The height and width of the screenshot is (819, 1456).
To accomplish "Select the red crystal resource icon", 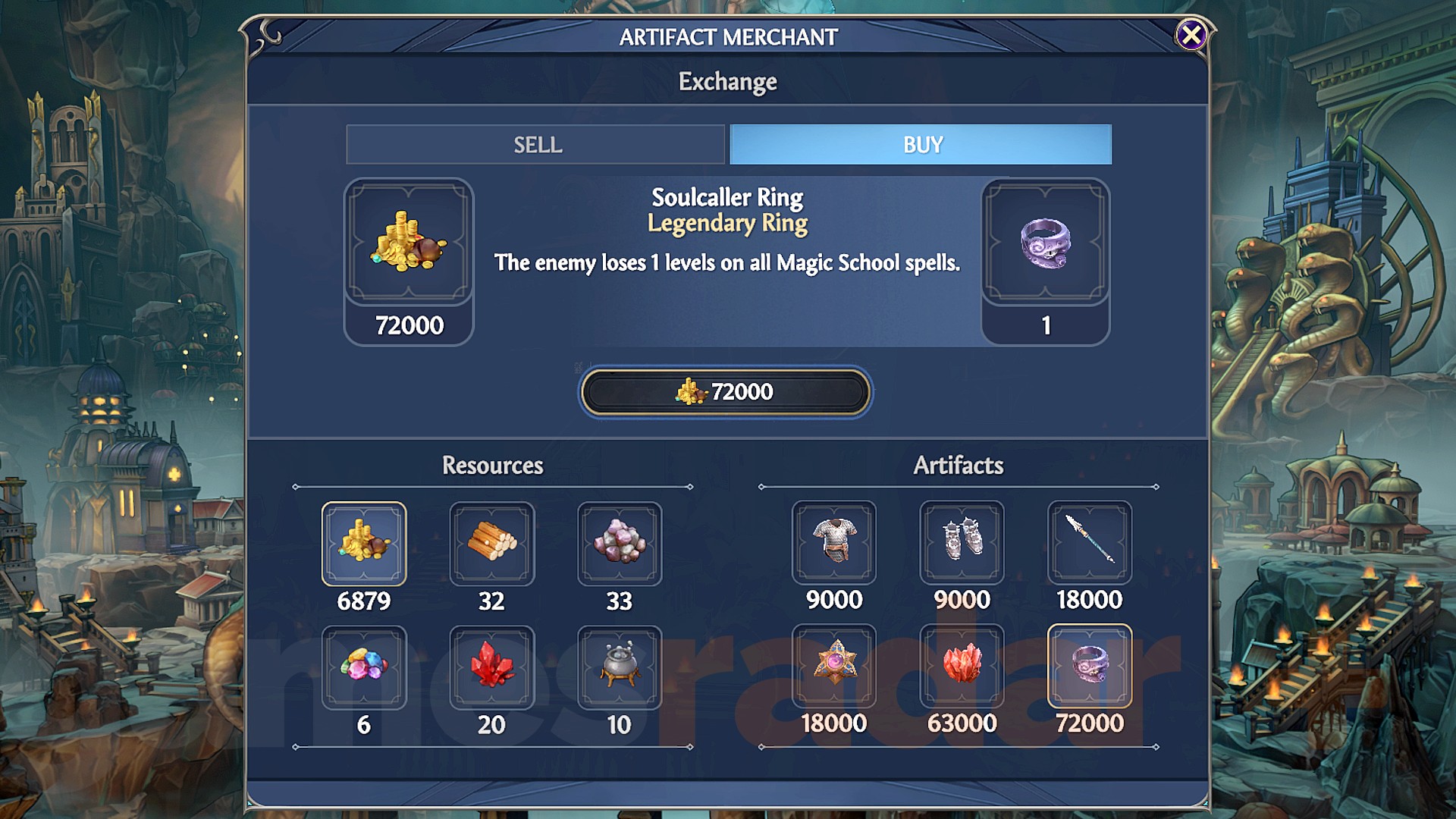I will (x=492, y=667).
